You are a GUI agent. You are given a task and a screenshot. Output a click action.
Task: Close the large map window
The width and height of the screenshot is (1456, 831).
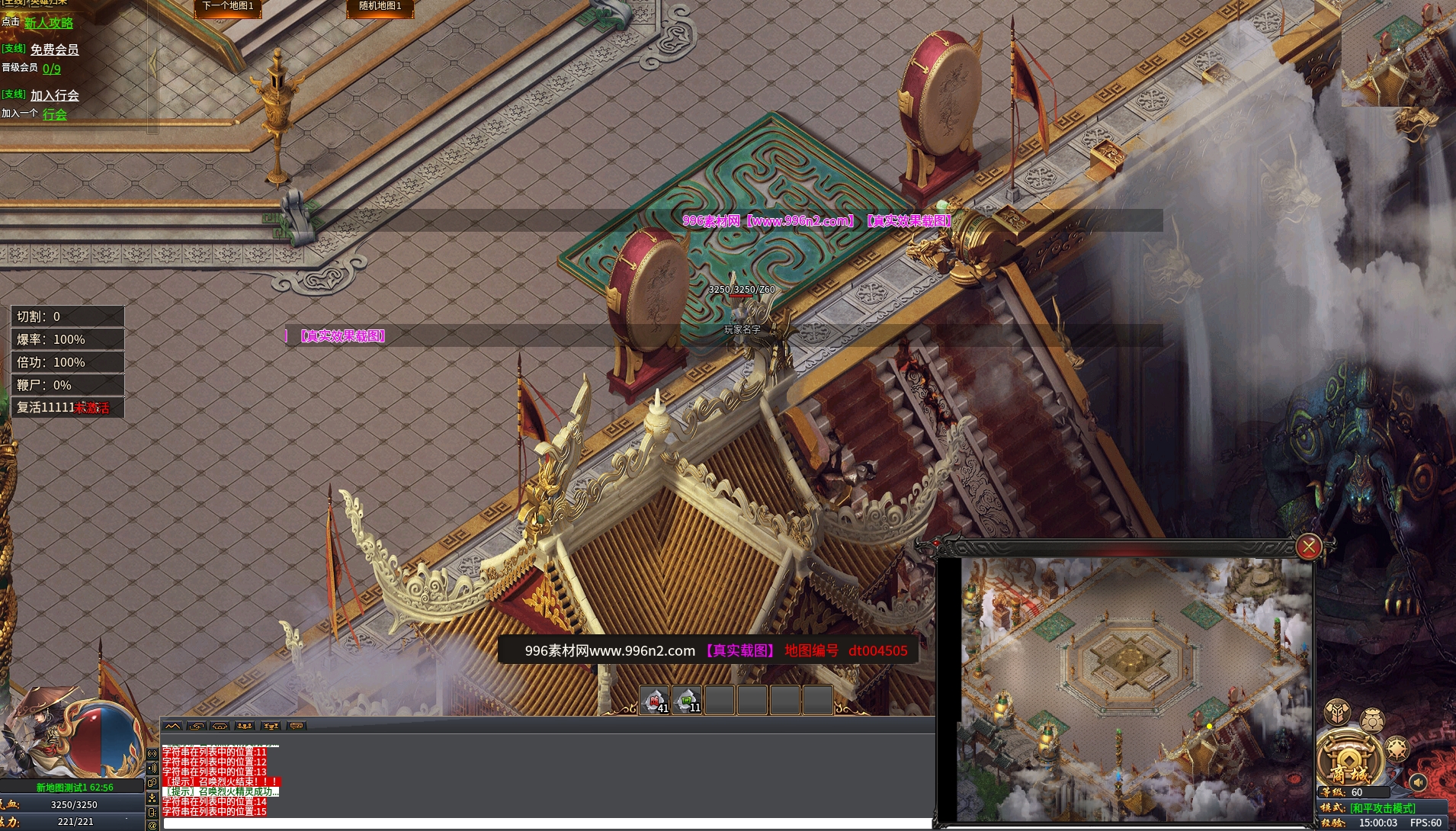pyautogui.click(x=1308, y=546)
